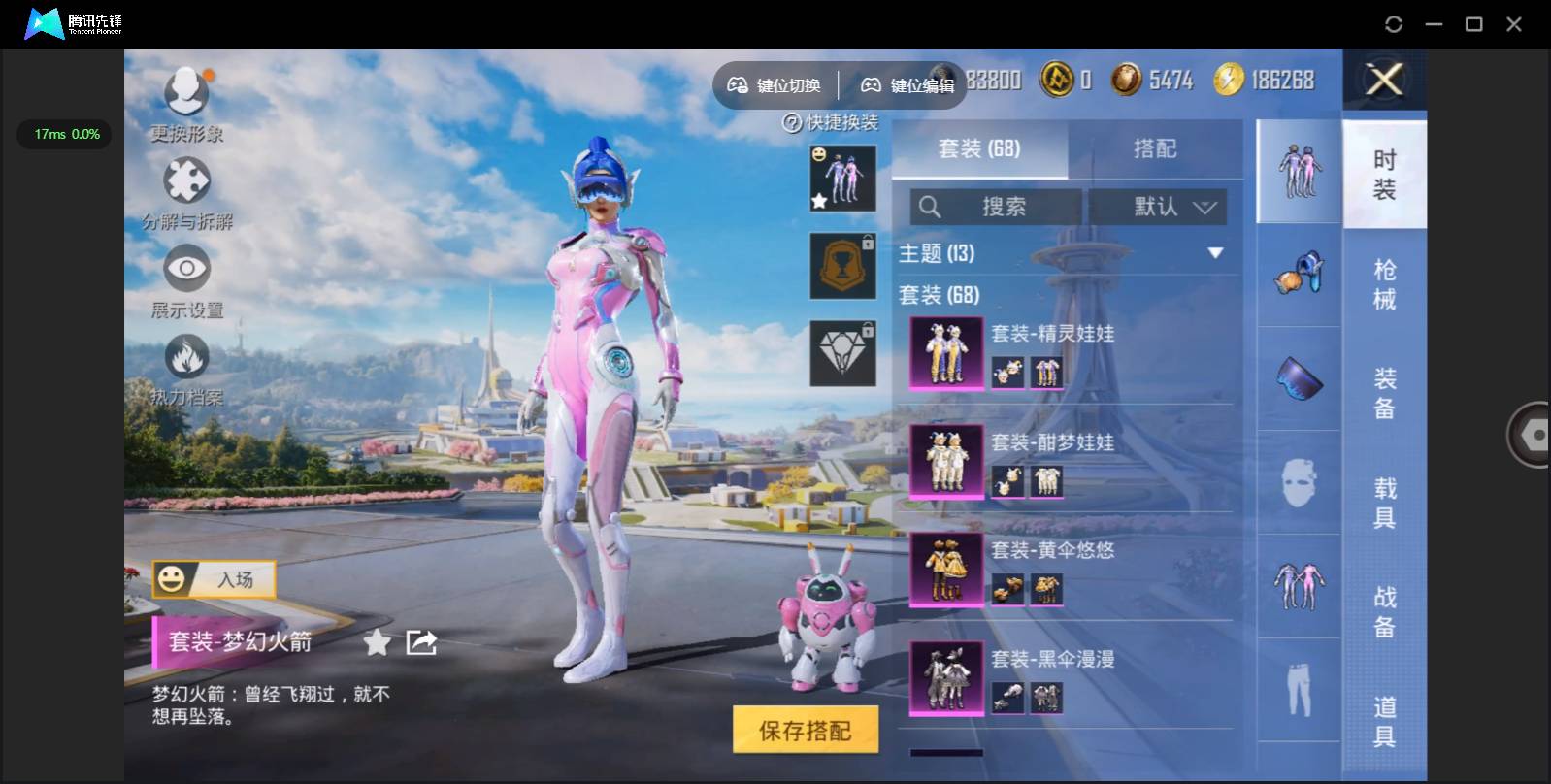
Task: Toggle the favorite star for 梦幻火箭 outfit
Action: [x=376, y=641]
